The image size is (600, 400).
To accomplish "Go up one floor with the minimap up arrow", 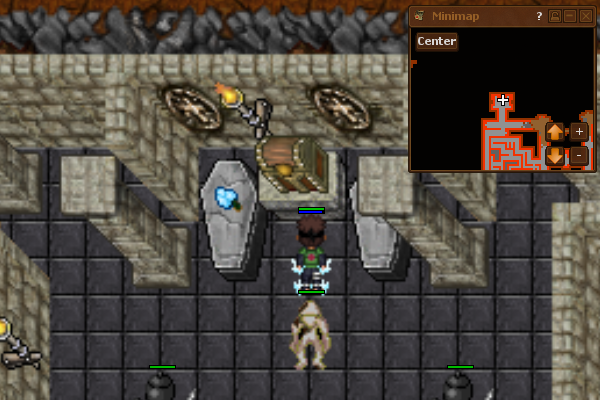I will (x=555, y=131).
